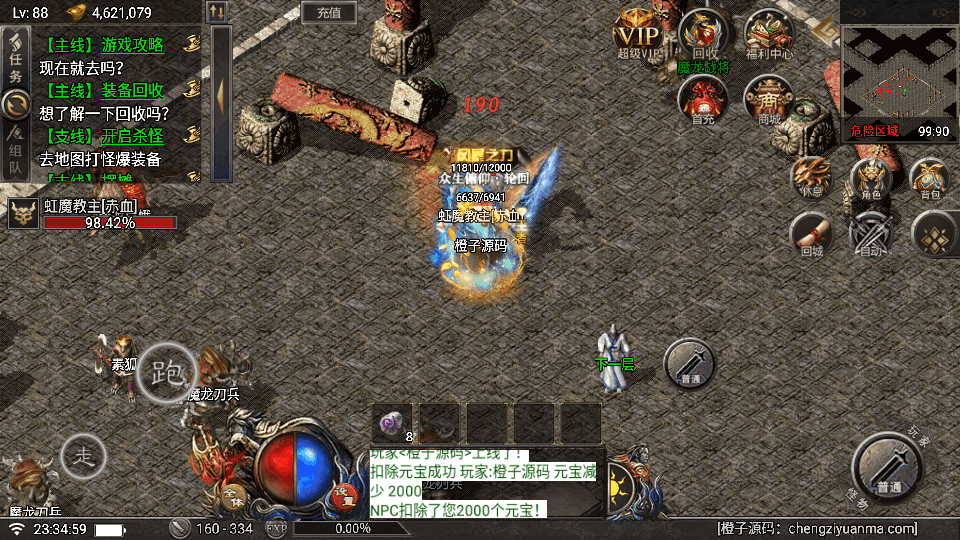Open the 商城 shop
The image size is (960, 540).
click(x=768, y=99)
